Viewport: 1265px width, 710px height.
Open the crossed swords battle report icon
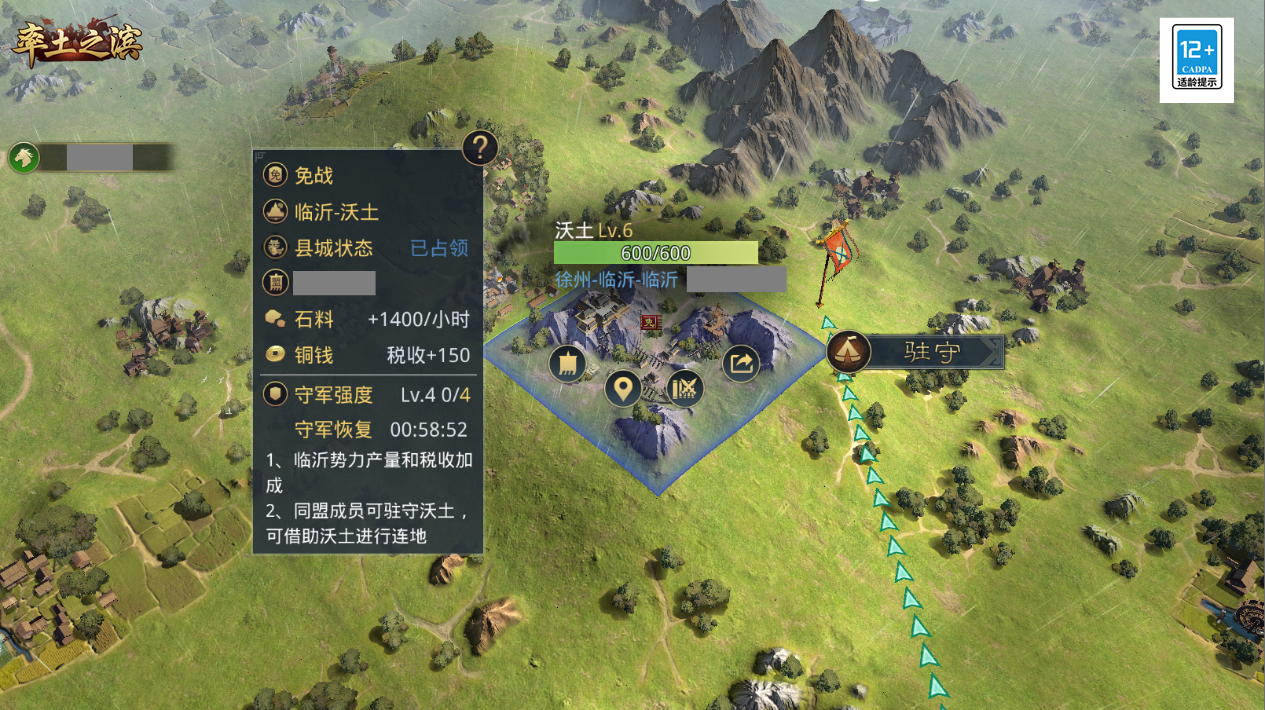coord(685,388)
